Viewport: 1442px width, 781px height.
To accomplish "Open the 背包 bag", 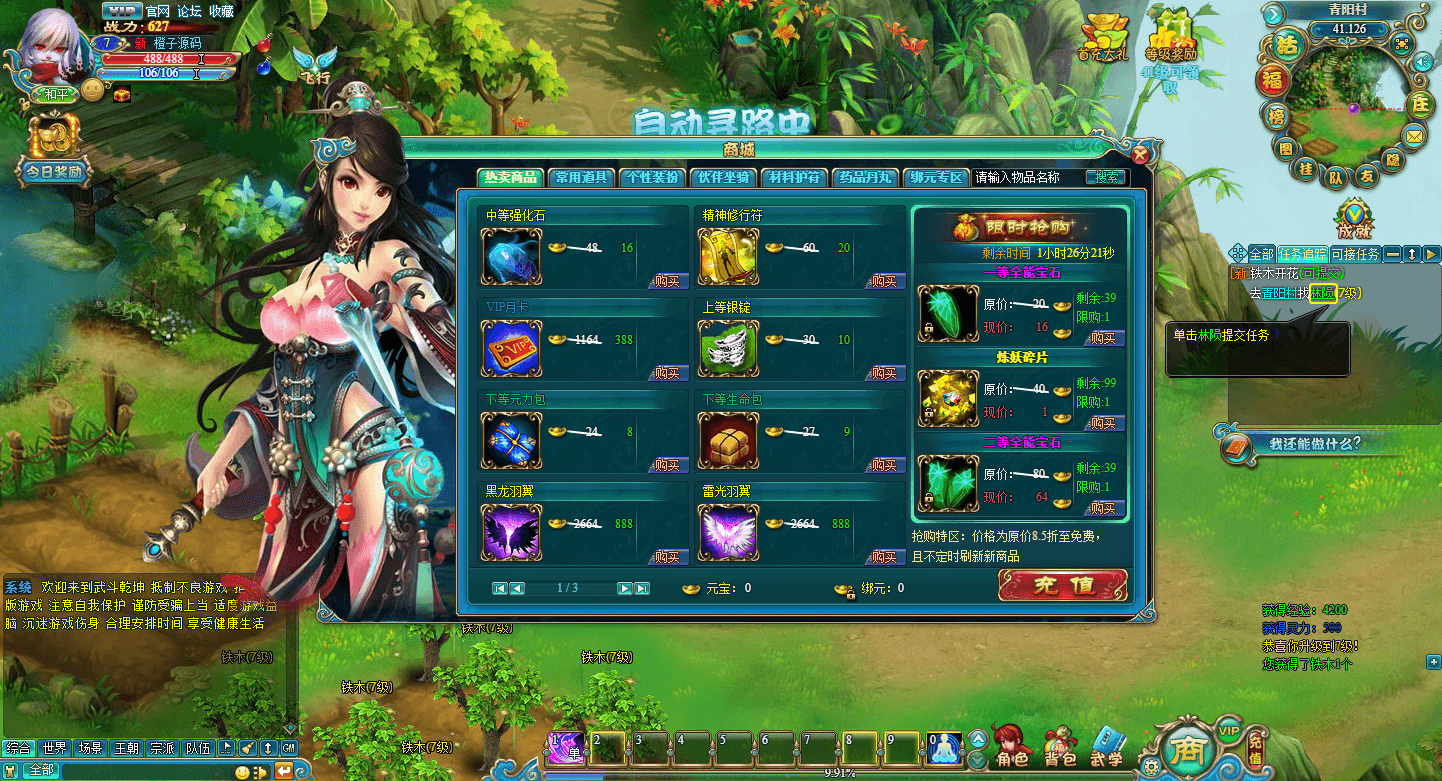I will (x=1060, y=746).
